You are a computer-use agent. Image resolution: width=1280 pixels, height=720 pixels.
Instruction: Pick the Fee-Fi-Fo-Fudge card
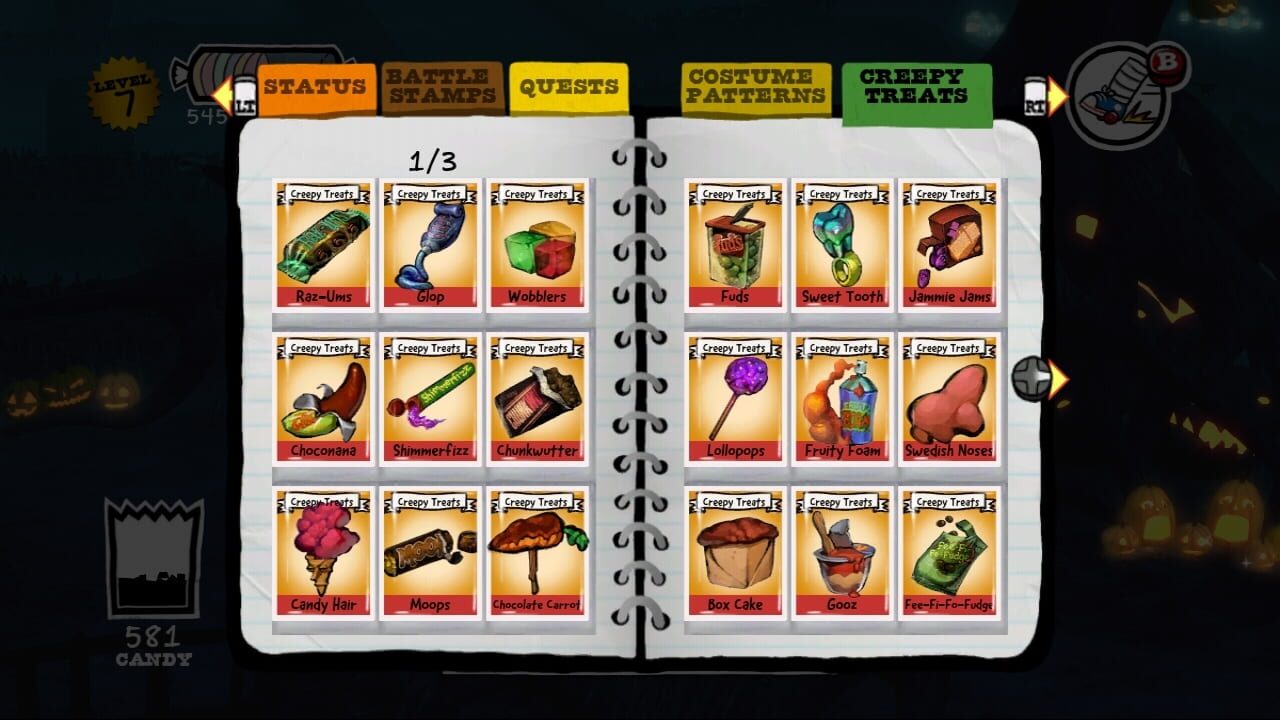point(946,554)
